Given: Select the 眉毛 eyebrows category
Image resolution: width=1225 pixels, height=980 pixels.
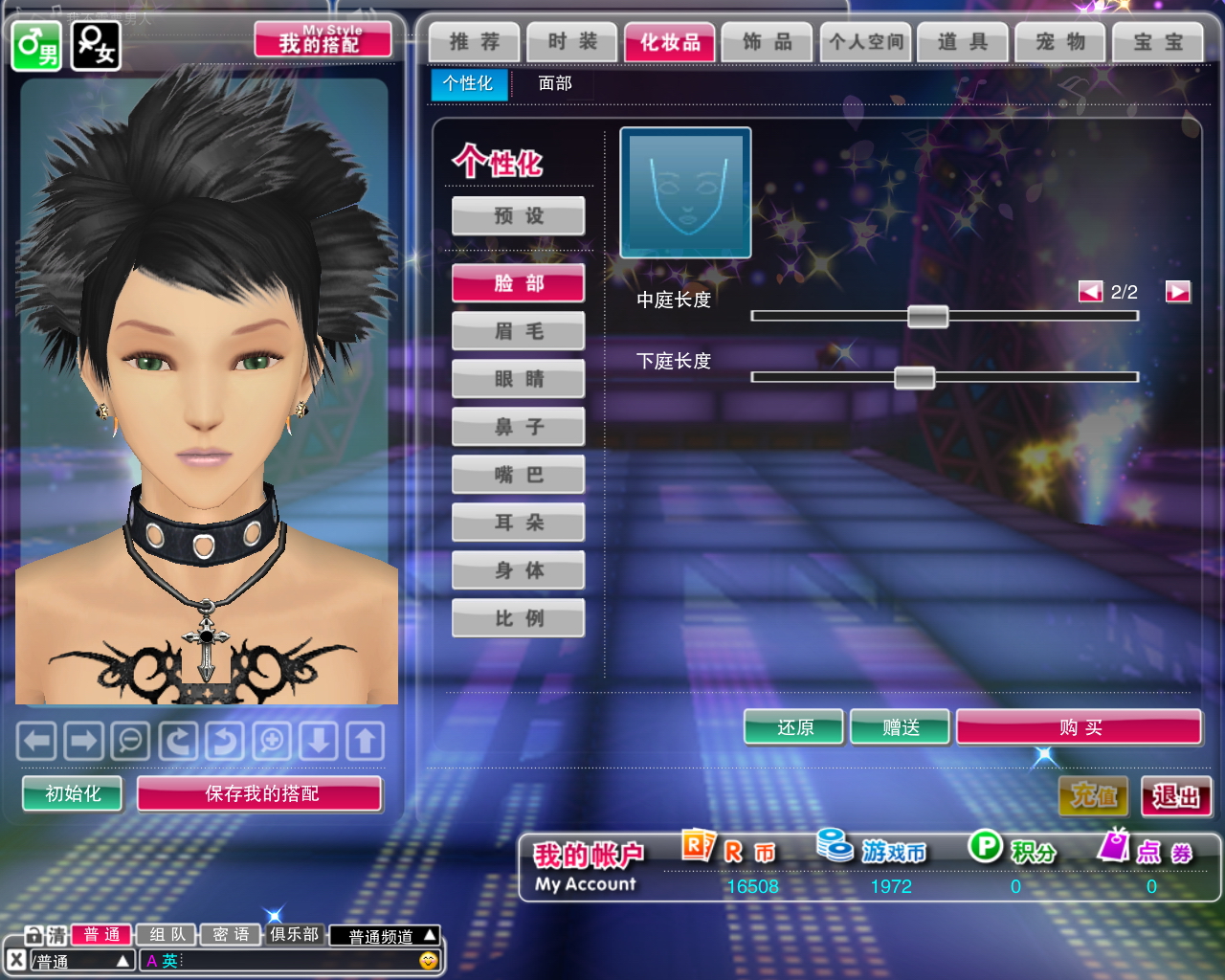Looking at the screenshot, I should click(x=519, y=331).
